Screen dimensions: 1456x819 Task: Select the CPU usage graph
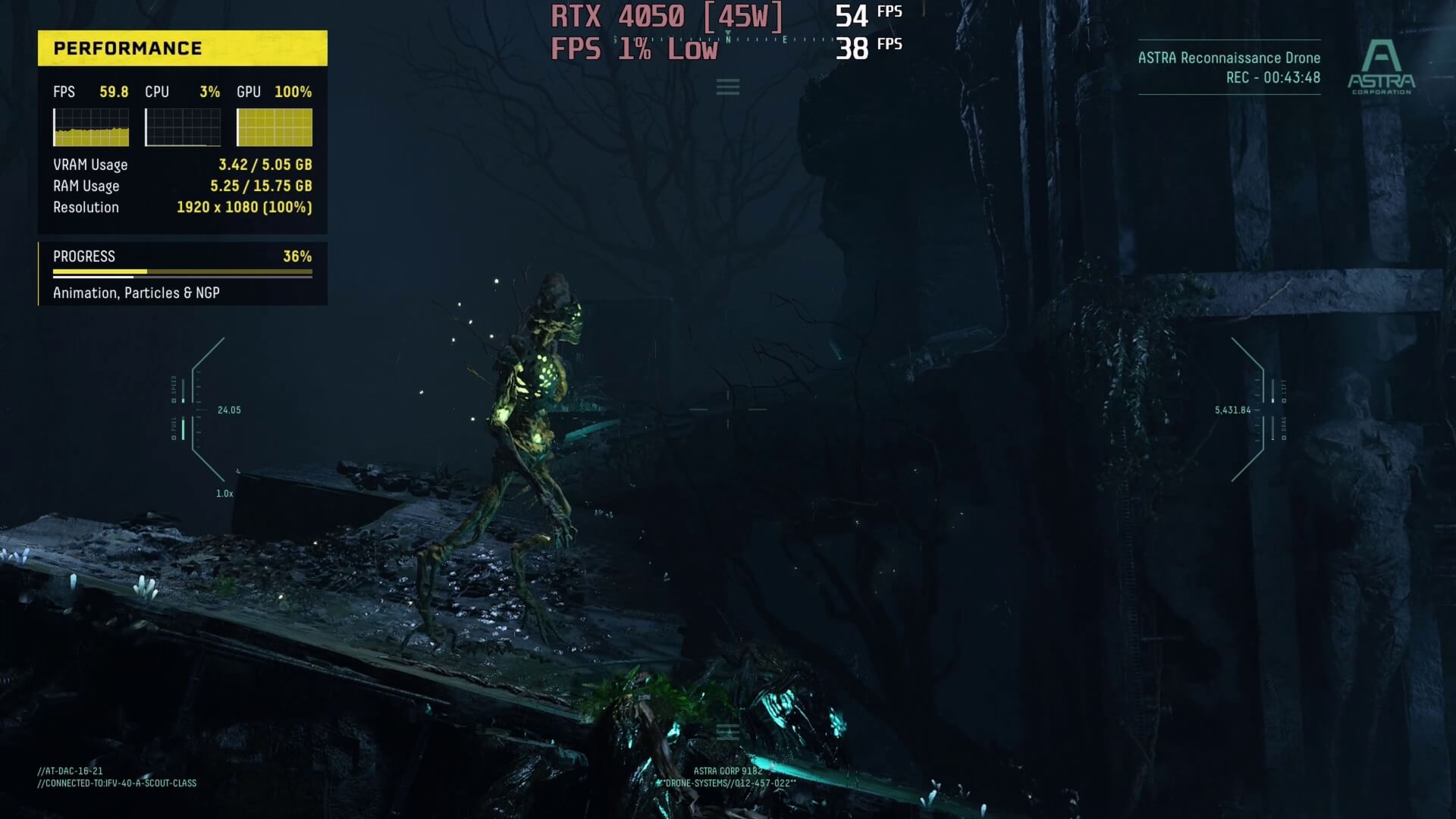[183, 127]
